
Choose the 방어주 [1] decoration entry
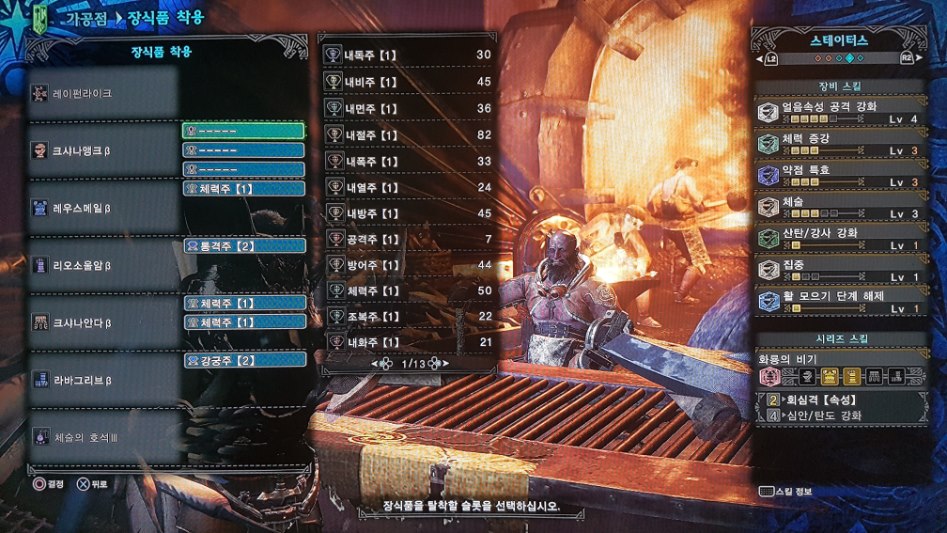tap(409, 265)
